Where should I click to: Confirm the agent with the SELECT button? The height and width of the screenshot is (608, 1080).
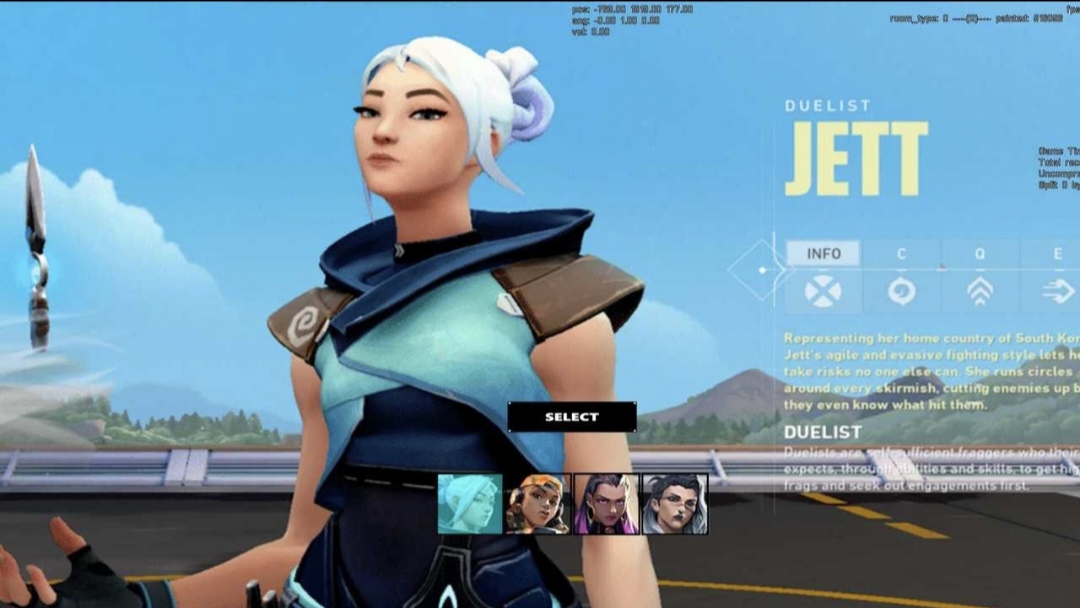click(572, 417)
